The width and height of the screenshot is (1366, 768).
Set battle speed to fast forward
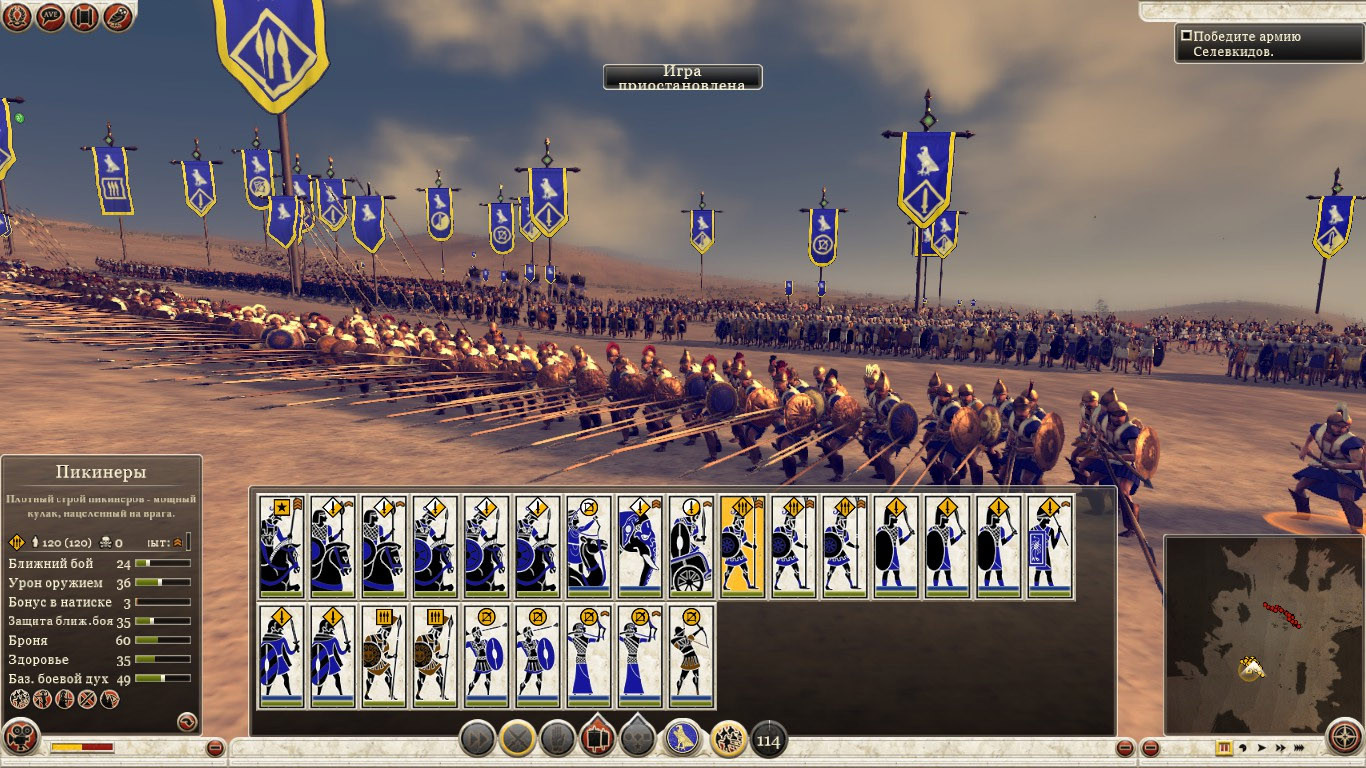(x=1280, y=747)
